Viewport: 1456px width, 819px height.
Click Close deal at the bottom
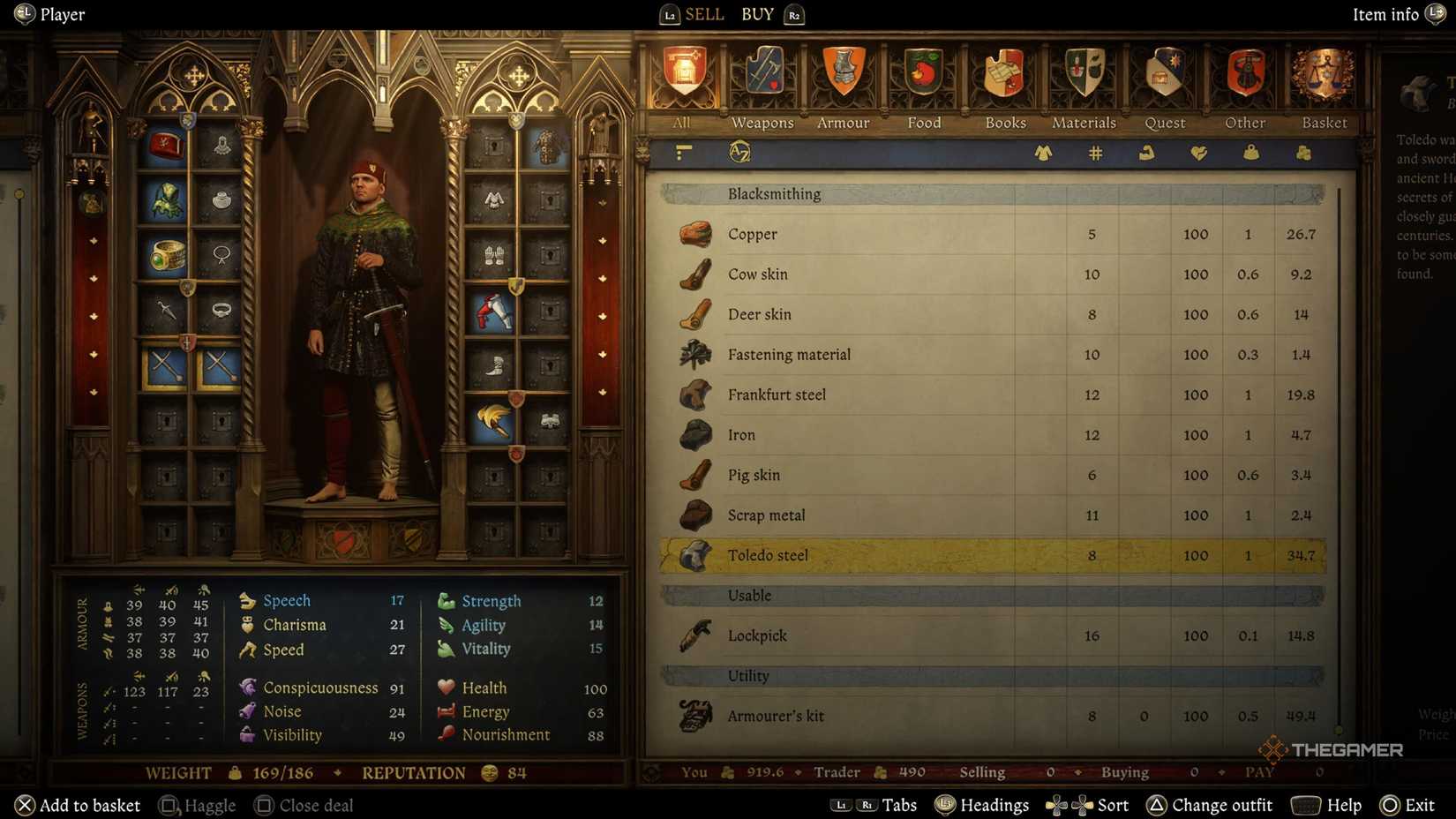coord(304,805)
